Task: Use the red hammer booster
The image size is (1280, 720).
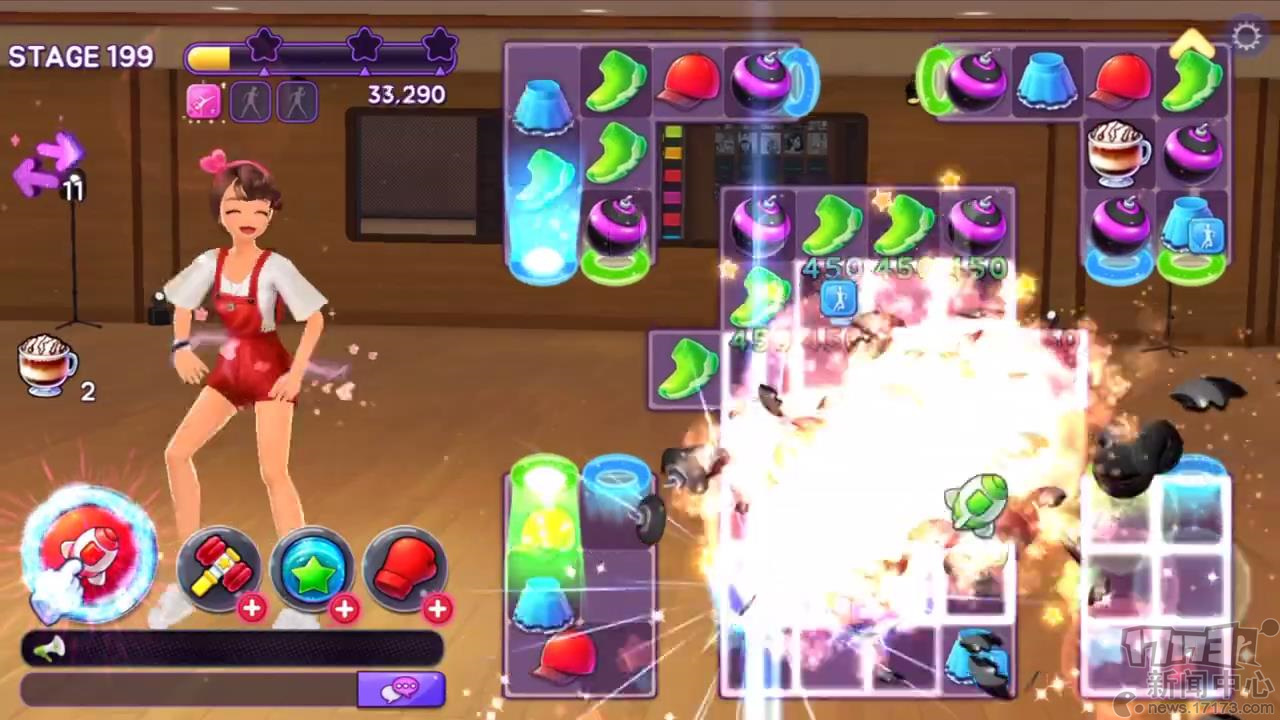Action: 218,568
